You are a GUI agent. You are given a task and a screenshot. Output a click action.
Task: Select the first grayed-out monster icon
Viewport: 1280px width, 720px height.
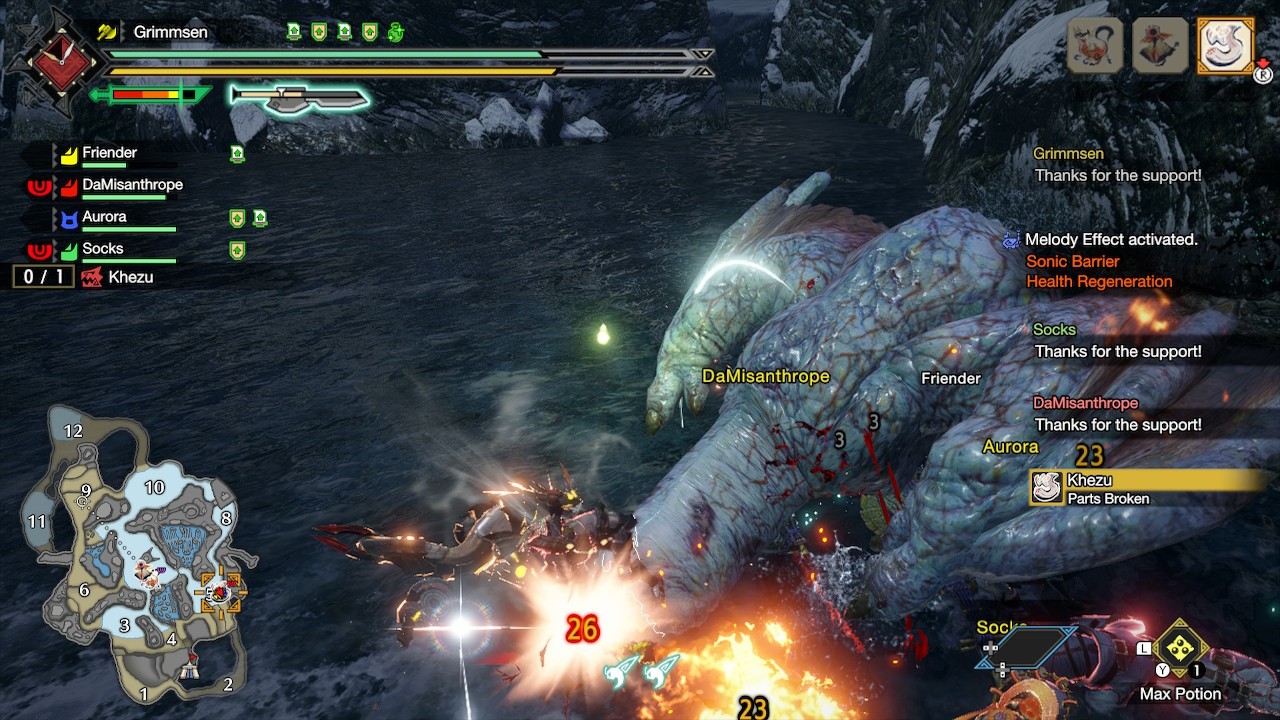click(1095, 45)
